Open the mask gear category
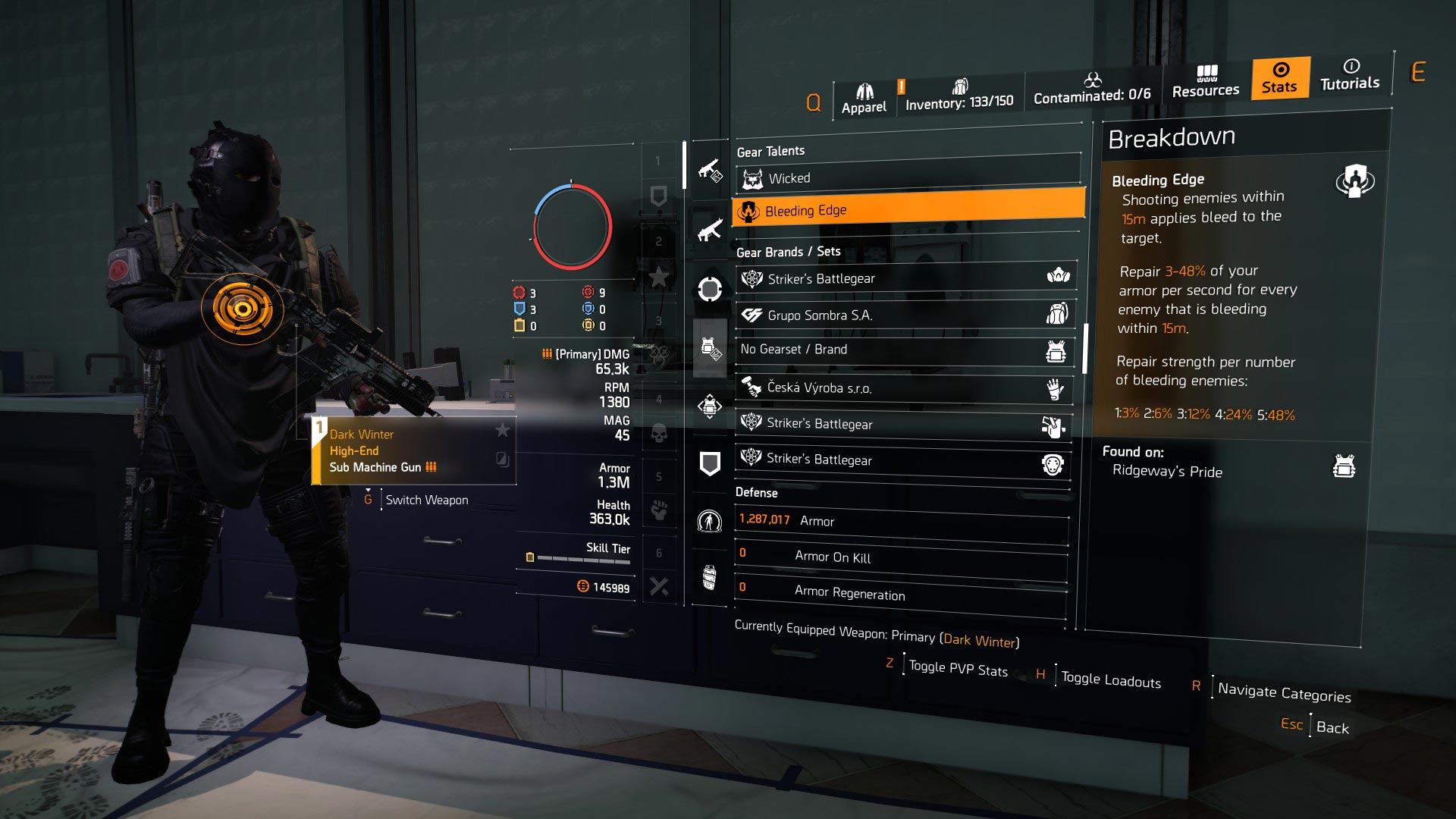 click(709, 288)
